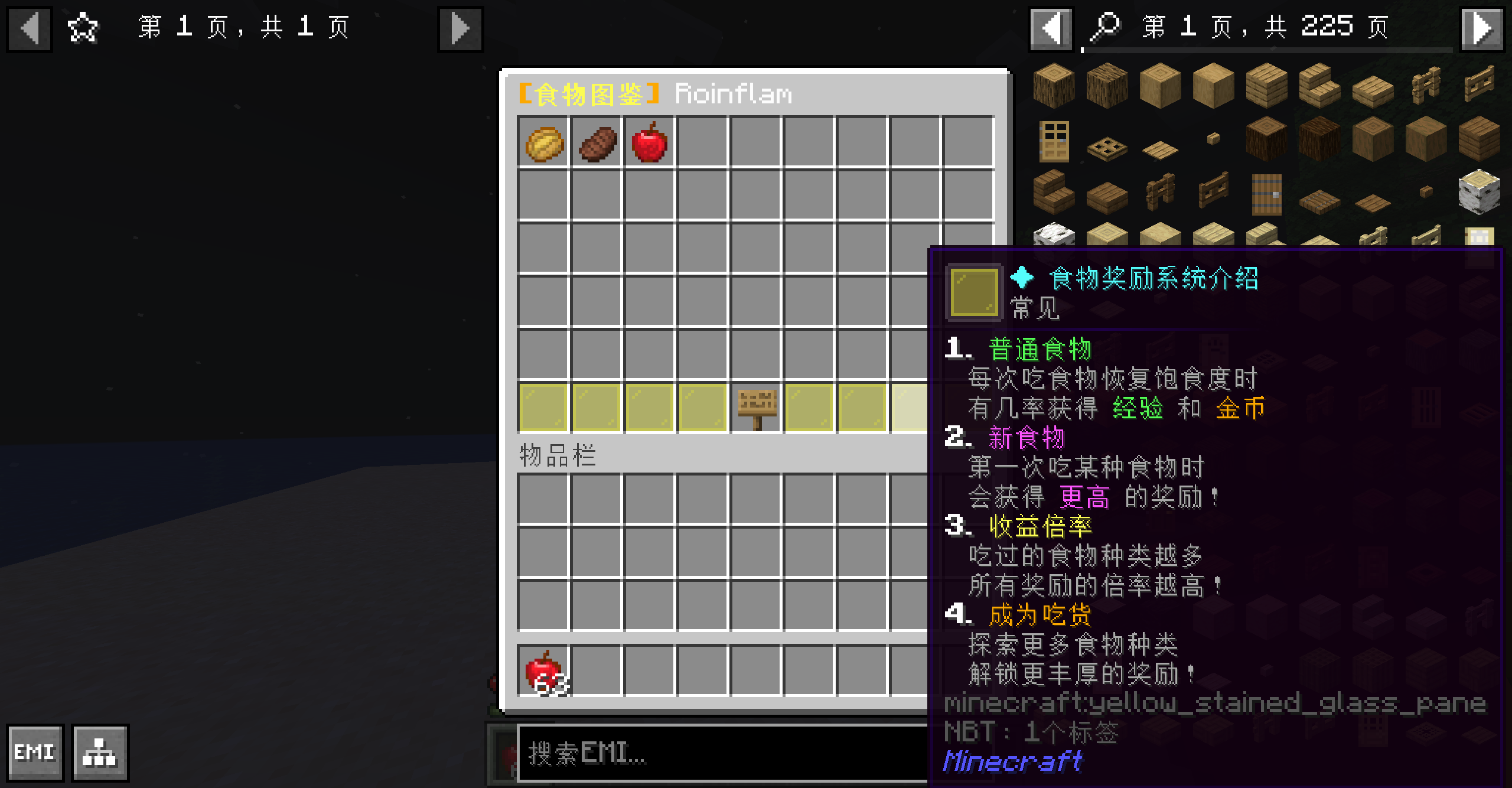The height and width of the screenshot is (788, 1512).
Task: Pick the red apple in food collection
Action: [650, 143]
